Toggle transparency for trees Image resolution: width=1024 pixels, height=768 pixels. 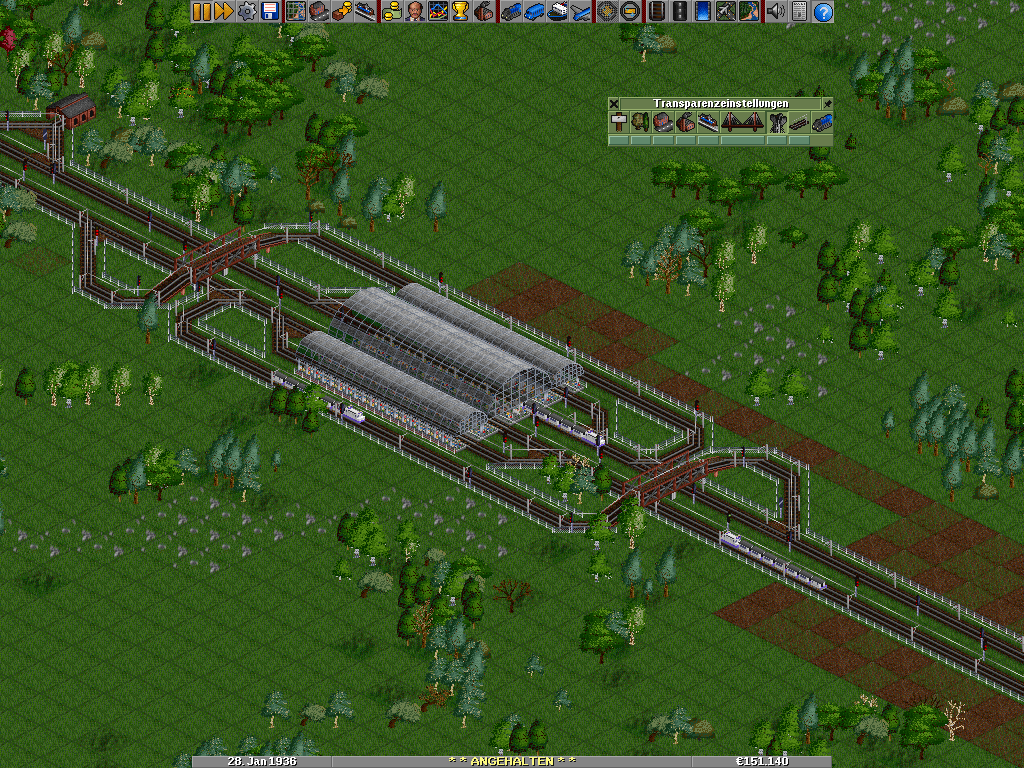point(641,122)
